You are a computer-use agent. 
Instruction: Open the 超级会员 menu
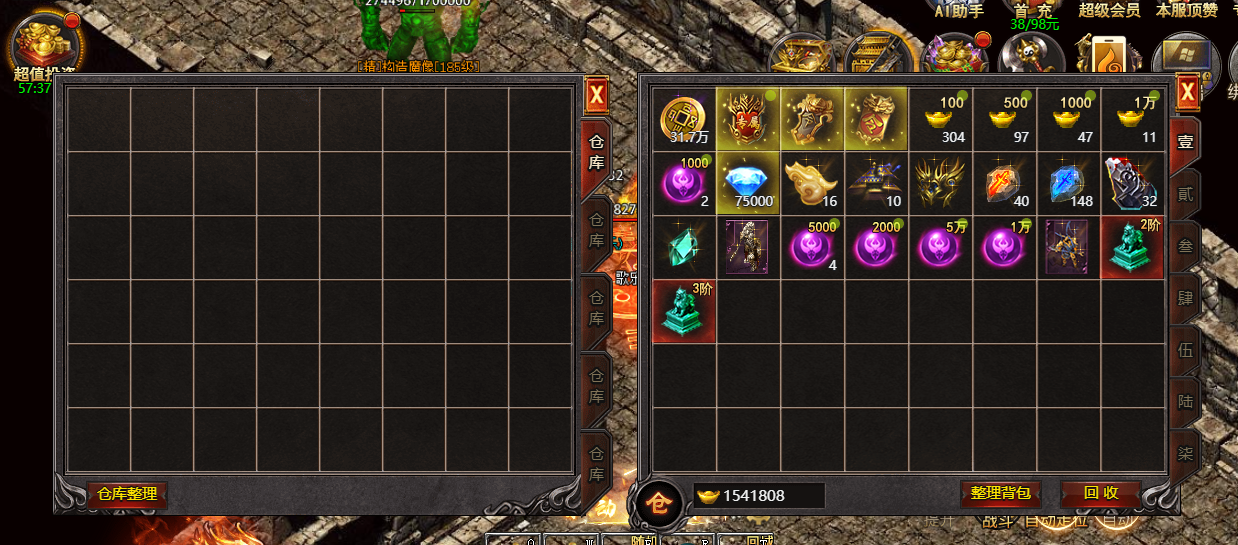[x=1109, y=10]
